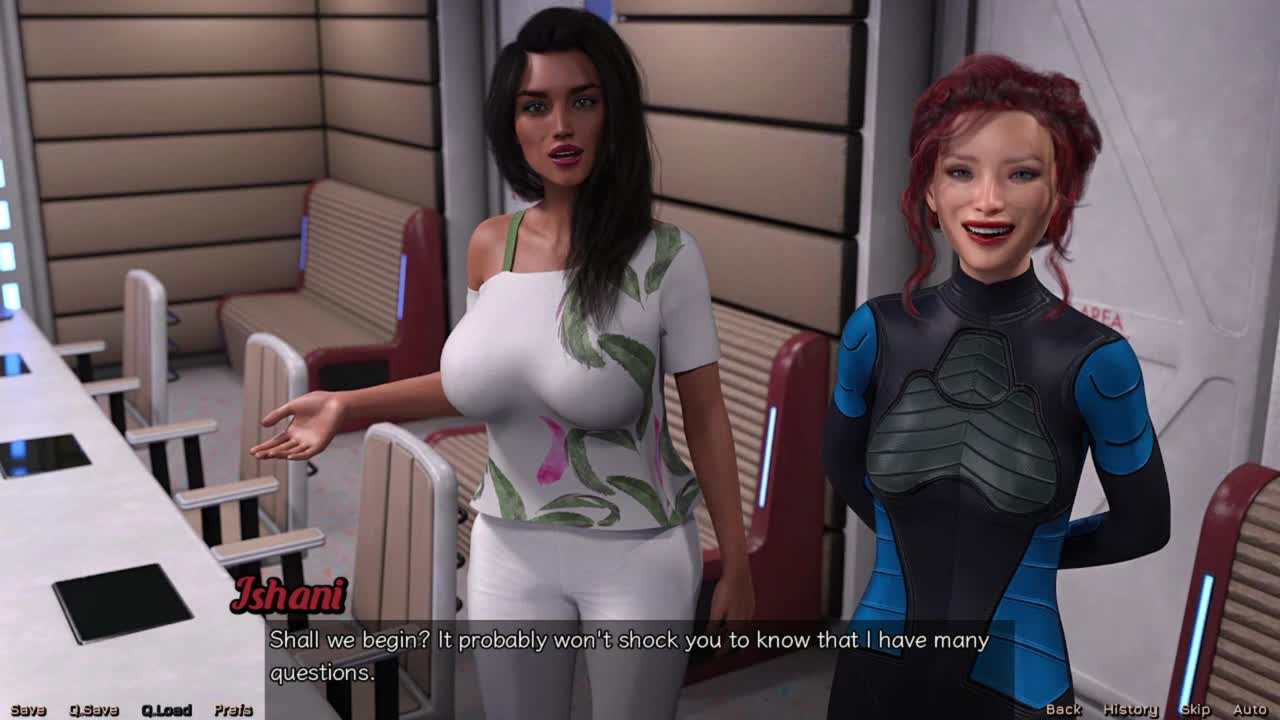Viewport: 1280px width, 720px height.
Task: Activate the Skip dialogue button
Action: tap(1195, 709)
